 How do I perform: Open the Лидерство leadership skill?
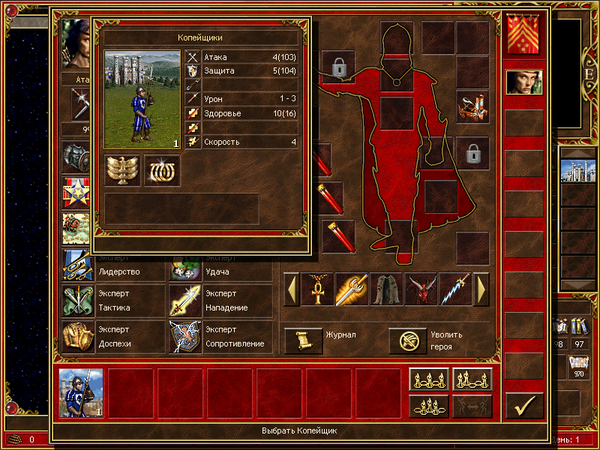tap(80, 268)
